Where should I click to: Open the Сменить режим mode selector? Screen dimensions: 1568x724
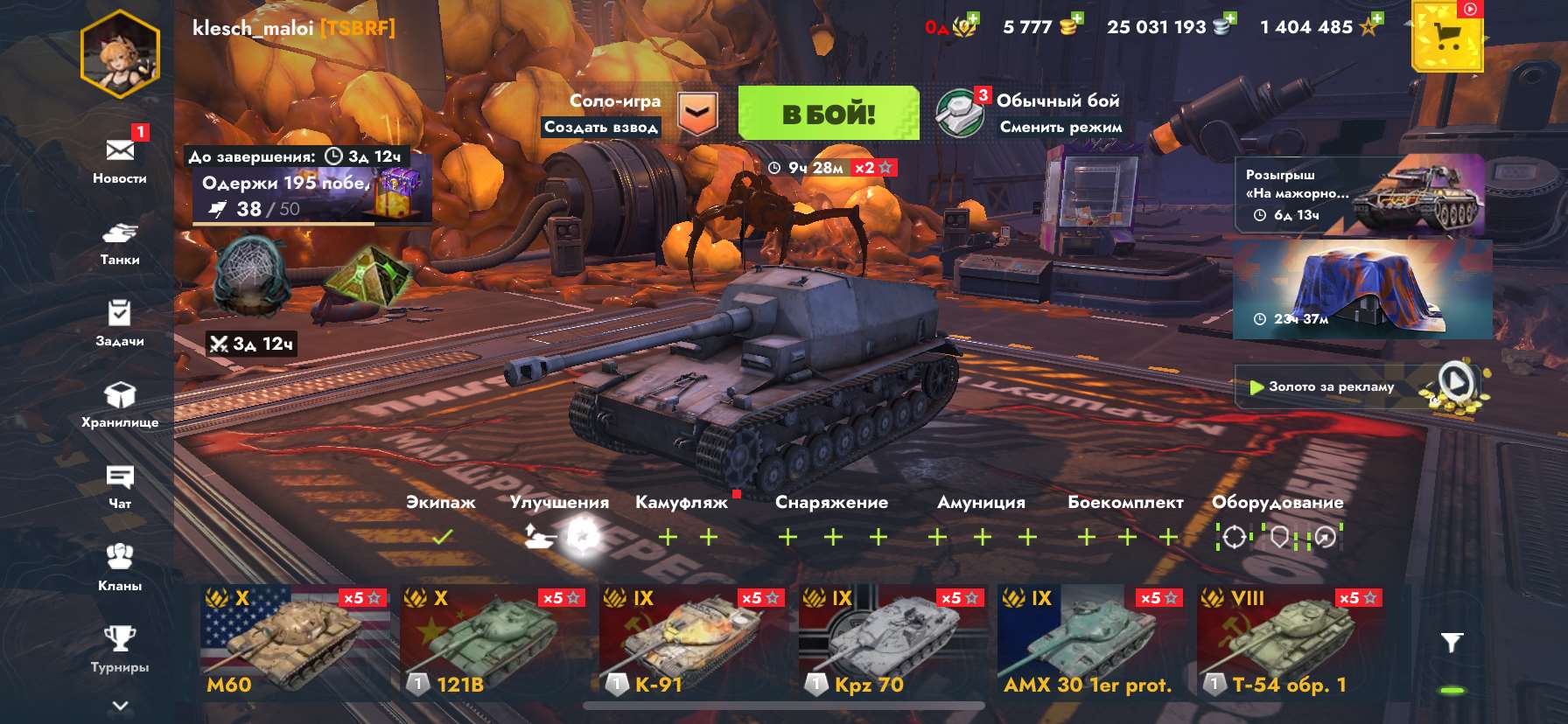point(1061,126)
